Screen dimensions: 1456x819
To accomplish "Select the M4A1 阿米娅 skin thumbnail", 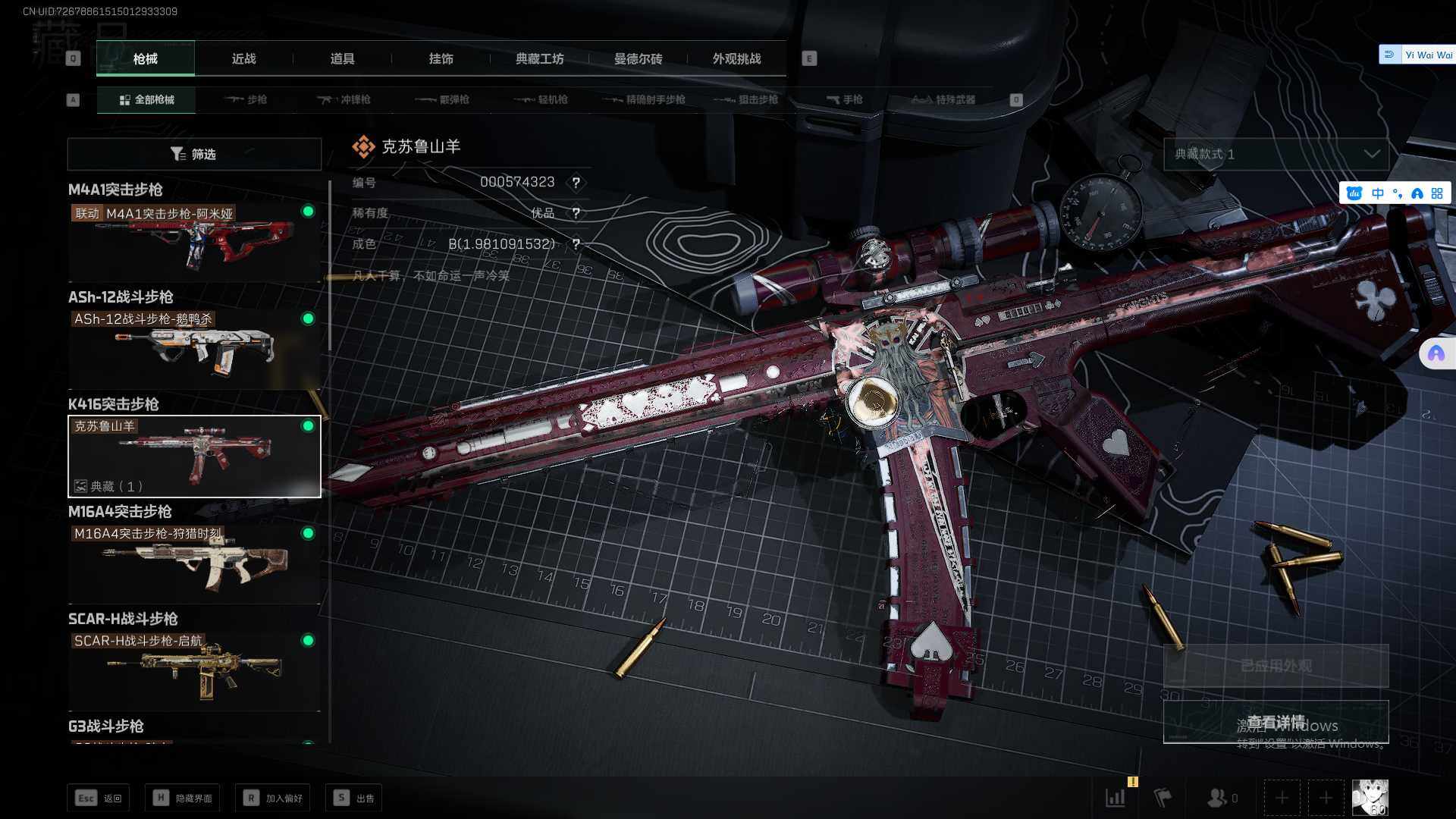I will pos(194,242).
